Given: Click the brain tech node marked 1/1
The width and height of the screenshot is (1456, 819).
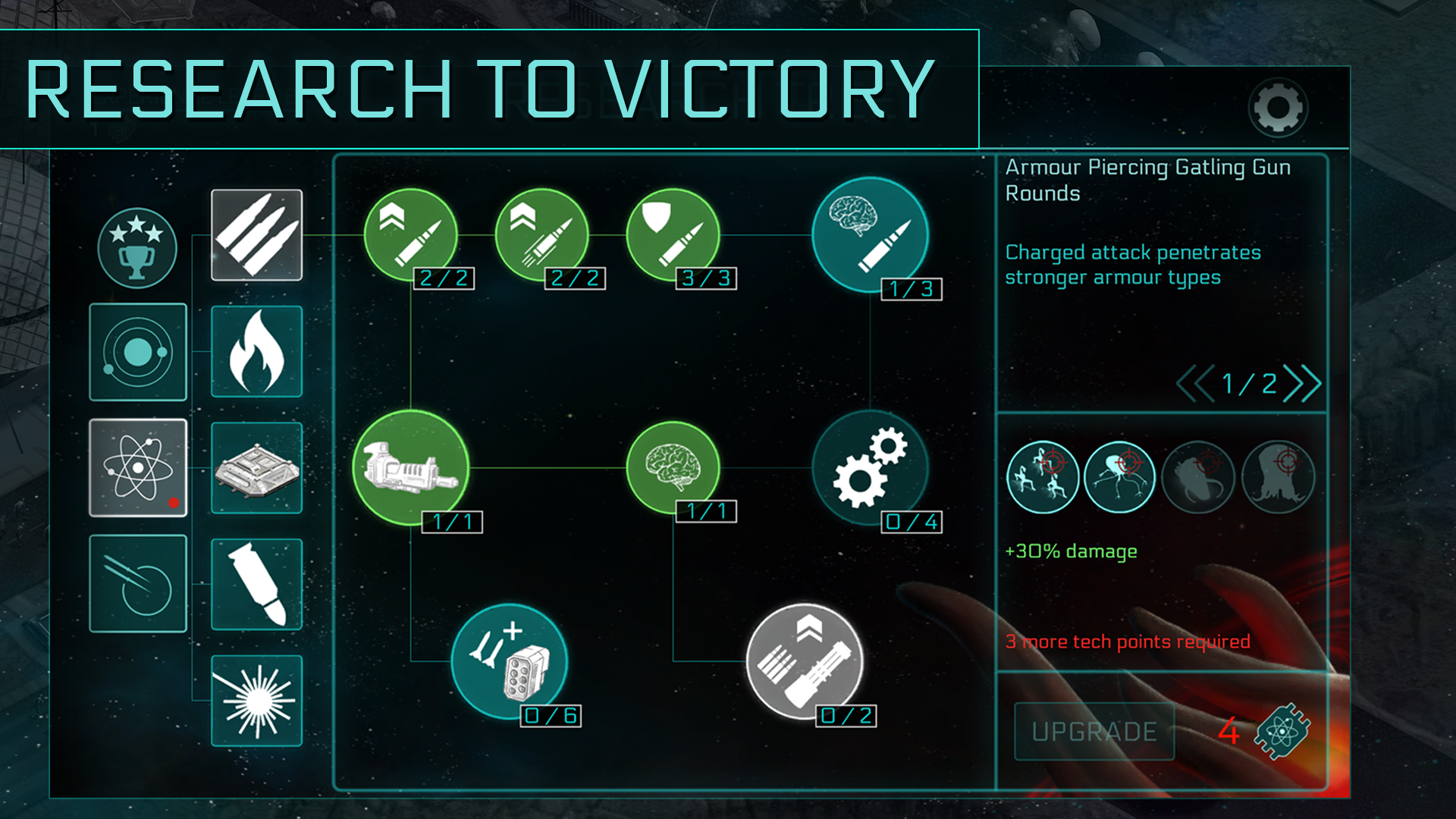Looking at the screenshot, I should 673,468.
